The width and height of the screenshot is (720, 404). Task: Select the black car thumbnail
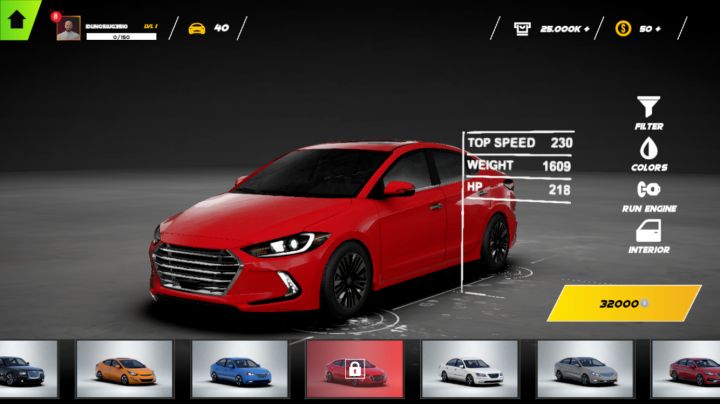[28, 369]
